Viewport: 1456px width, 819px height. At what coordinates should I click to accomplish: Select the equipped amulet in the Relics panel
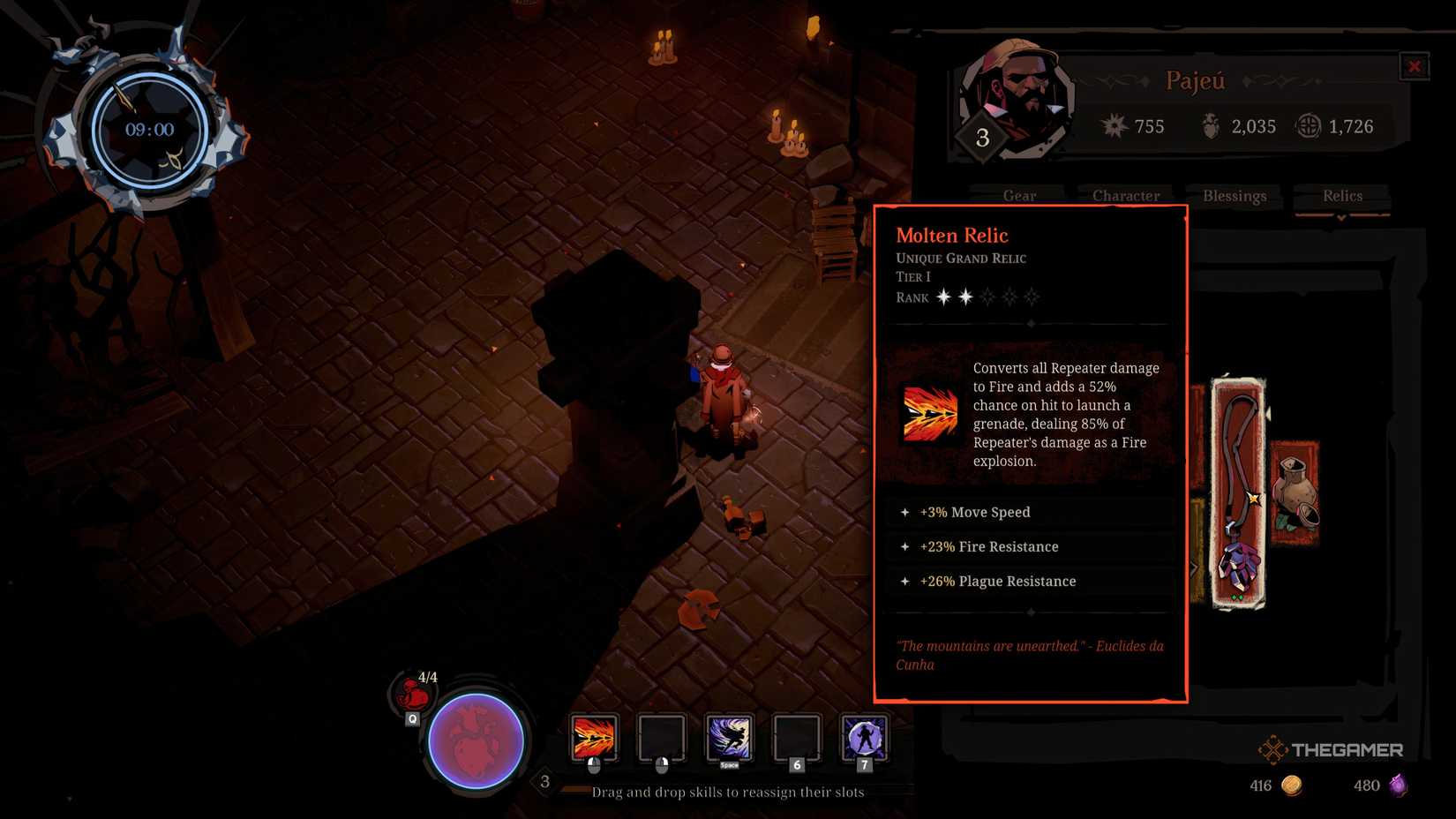pos(1239,490)
